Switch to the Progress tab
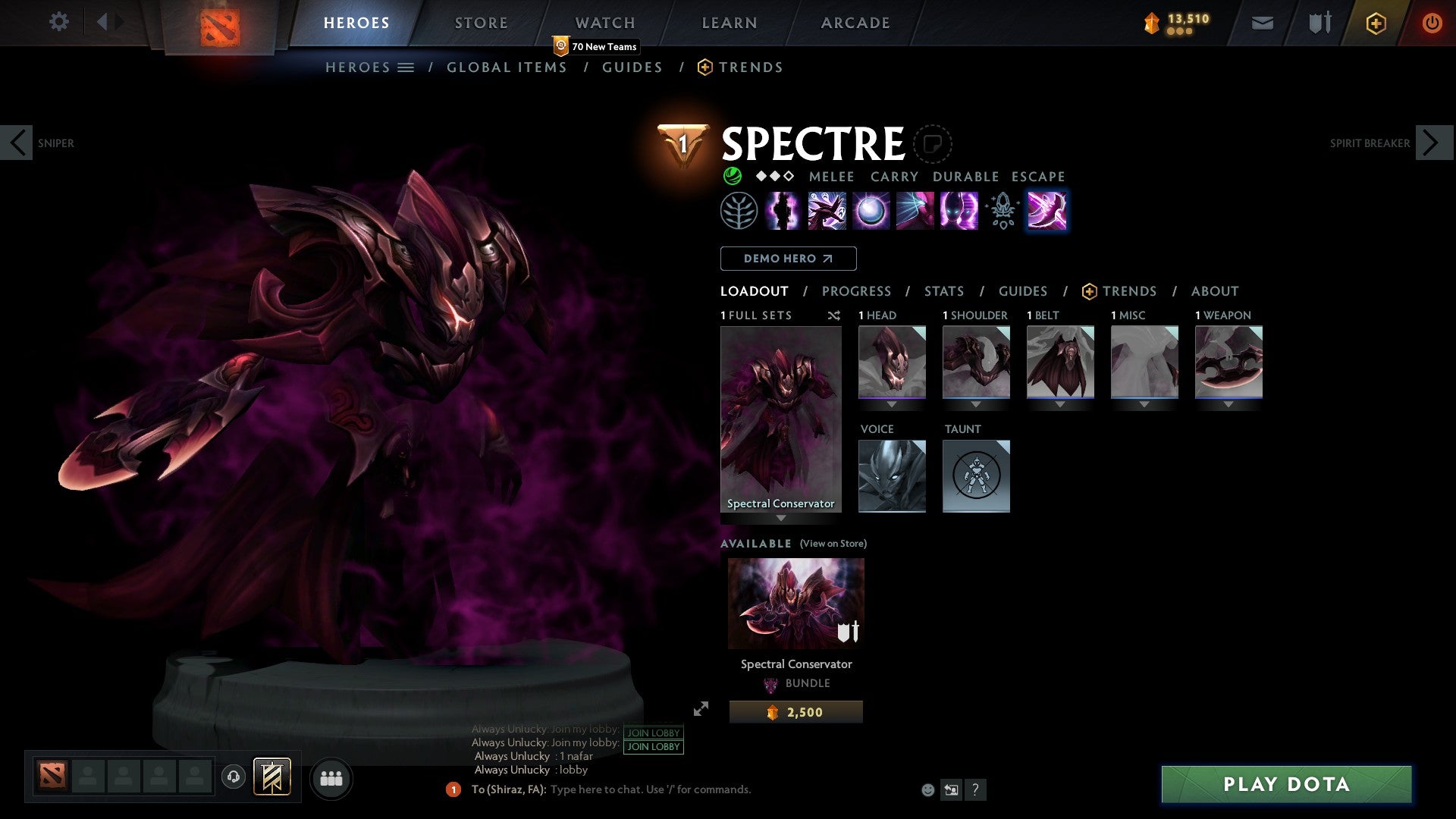The height and width of the screenshot is (819, 1456). pyautogui.click(x=857, y=290)
